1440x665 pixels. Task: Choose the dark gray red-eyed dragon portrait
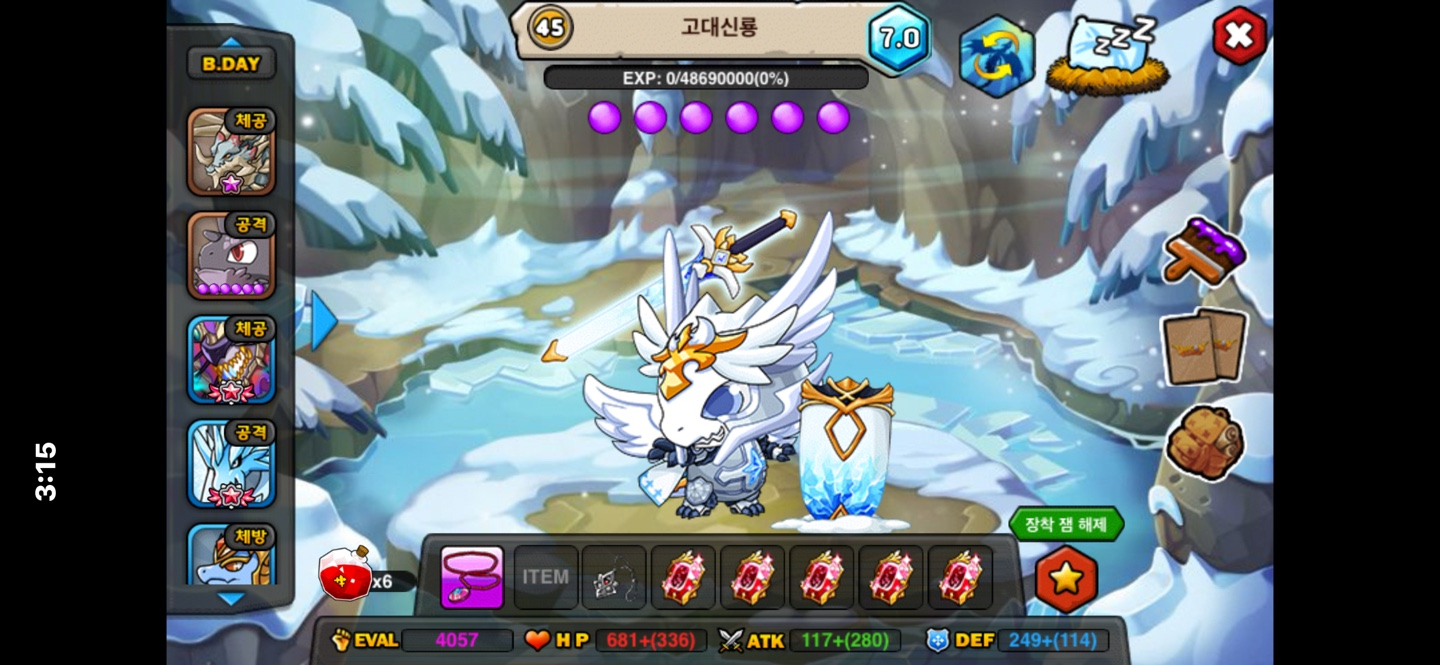coord(231,256)
